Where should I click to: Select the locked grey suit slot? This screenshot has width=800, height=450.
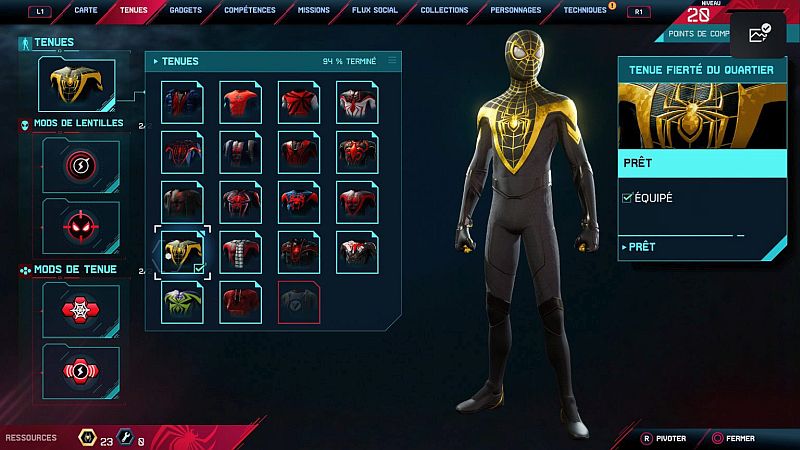coord(298,302)
